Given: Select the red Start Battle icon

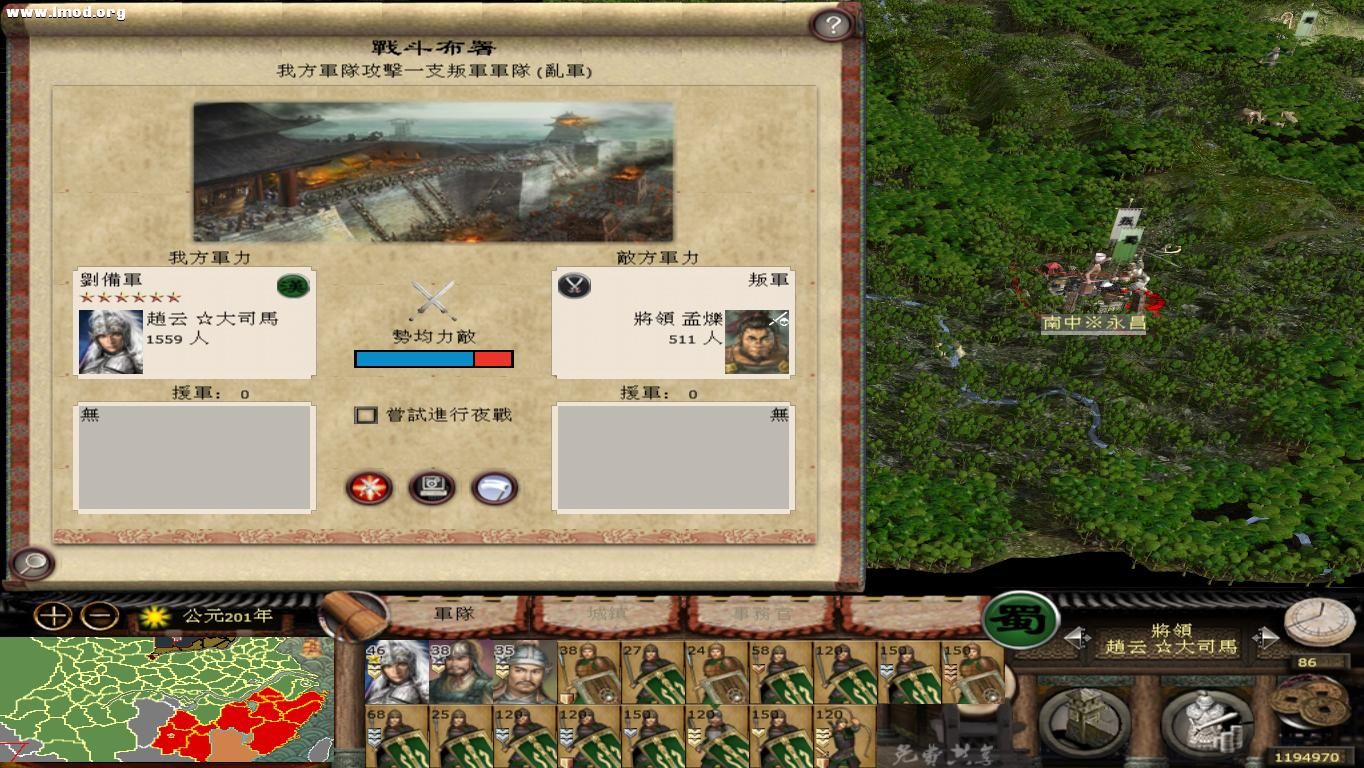Looking at the screenshot, I should pos(370,488).
